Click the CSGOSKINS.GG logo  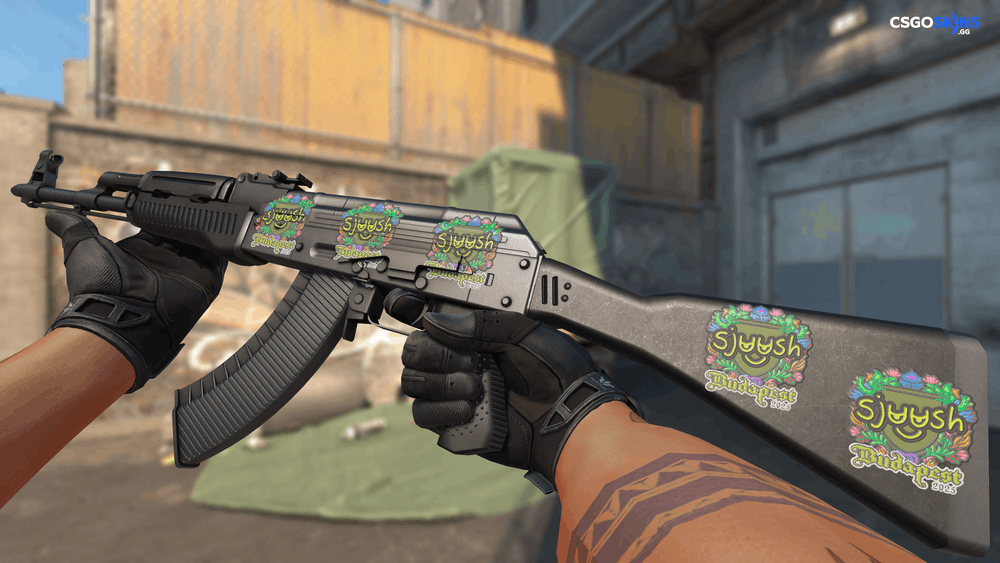(x=934, y=23)
